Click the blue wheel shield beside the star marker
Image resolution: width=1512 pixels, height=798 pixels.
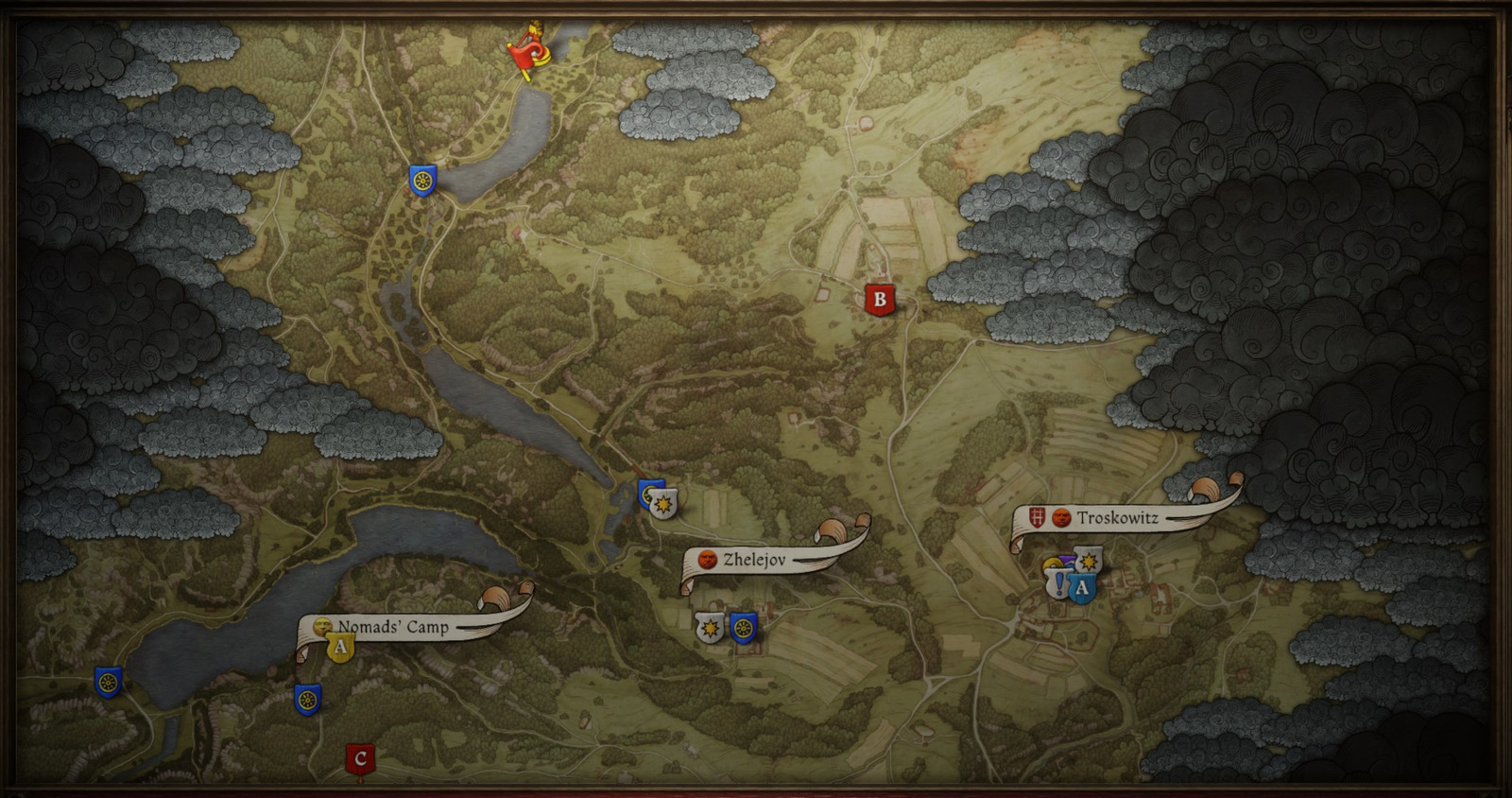[x=741, y=626]
